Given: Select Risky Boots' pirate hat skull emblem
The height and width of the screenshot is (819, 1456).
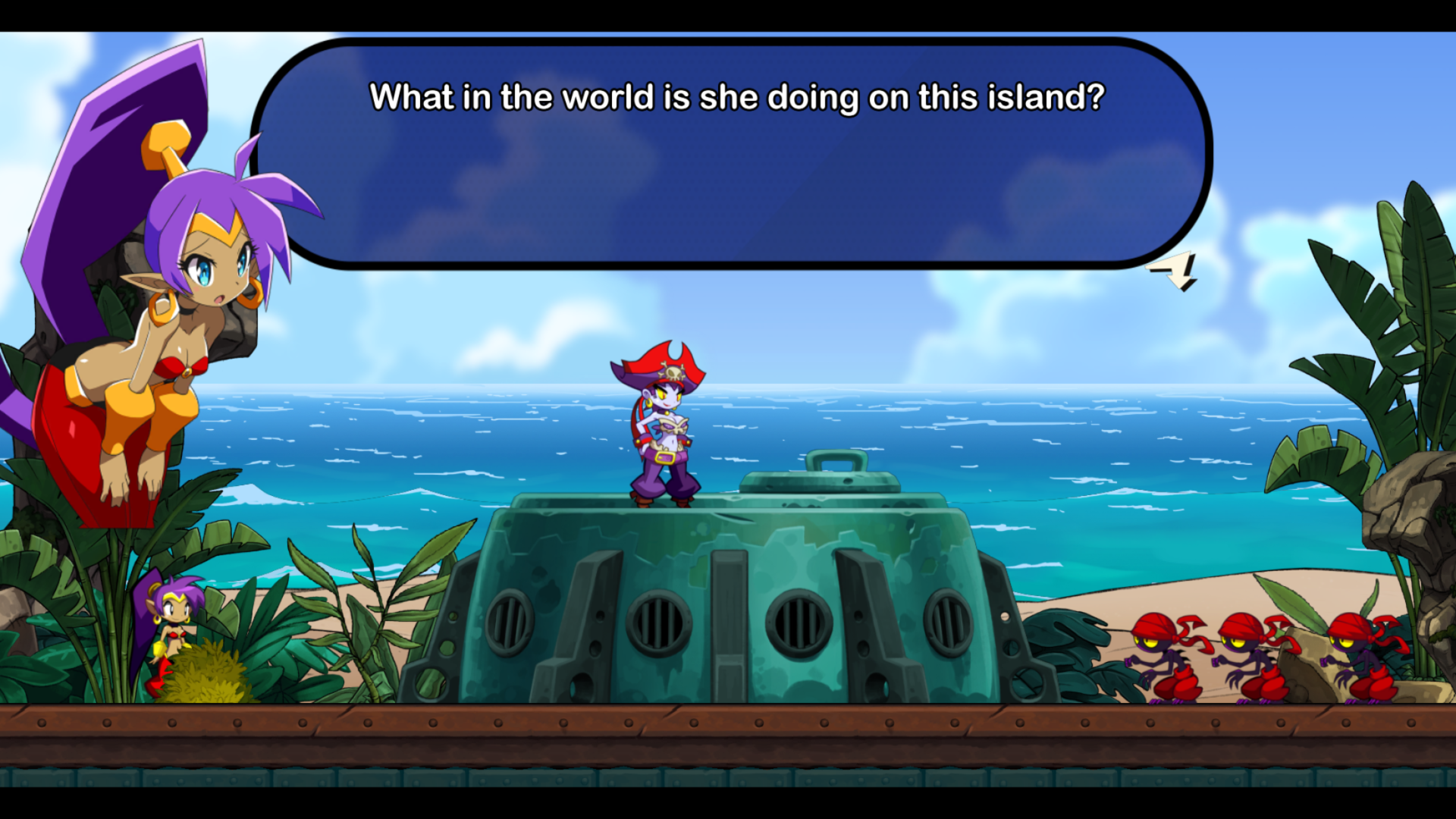Looking at the screenshot, I should [673, 371].
